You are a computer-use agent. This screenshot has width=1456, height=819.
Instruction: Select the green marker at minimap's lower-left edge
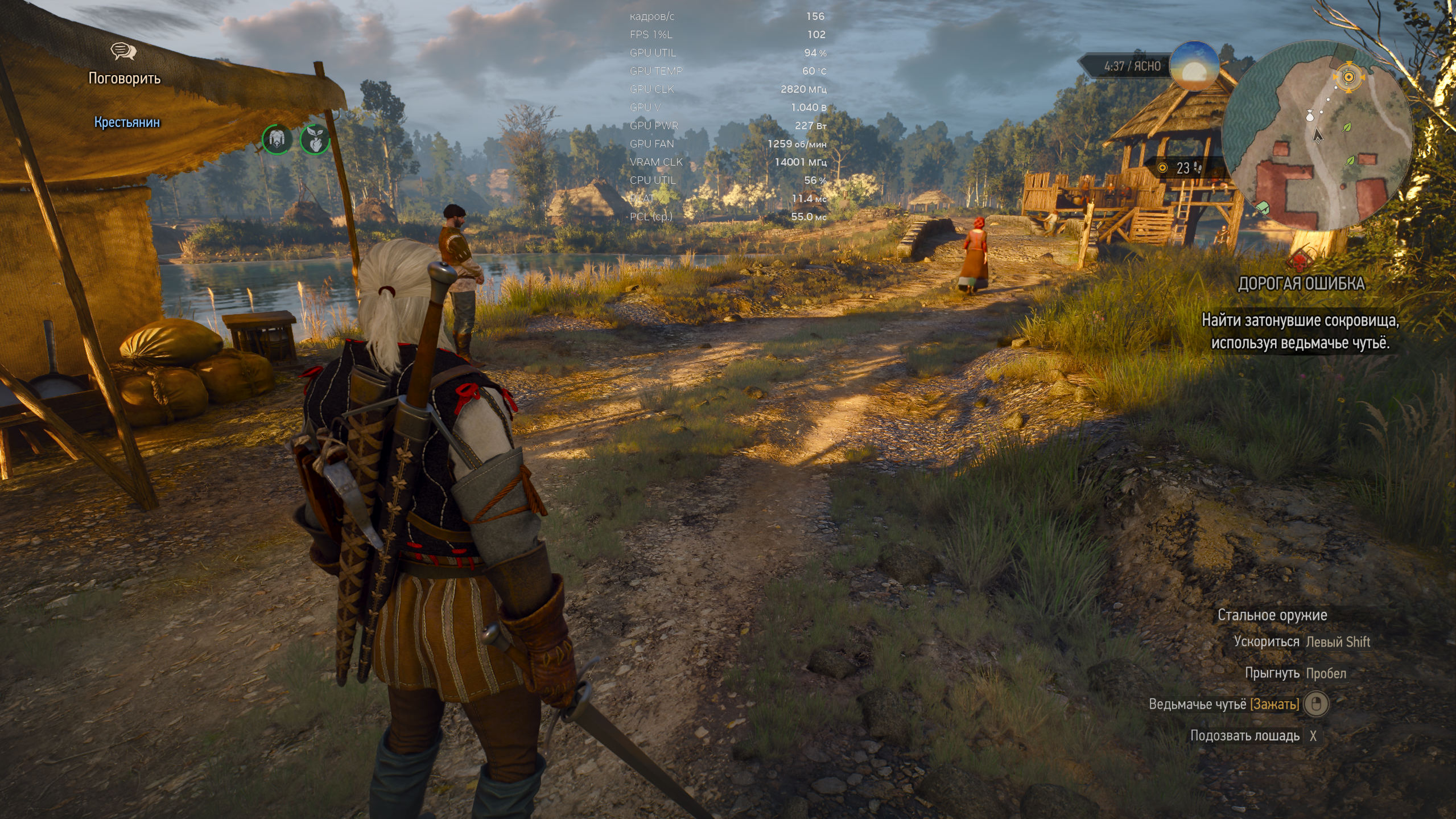[x=1263, y=207]
